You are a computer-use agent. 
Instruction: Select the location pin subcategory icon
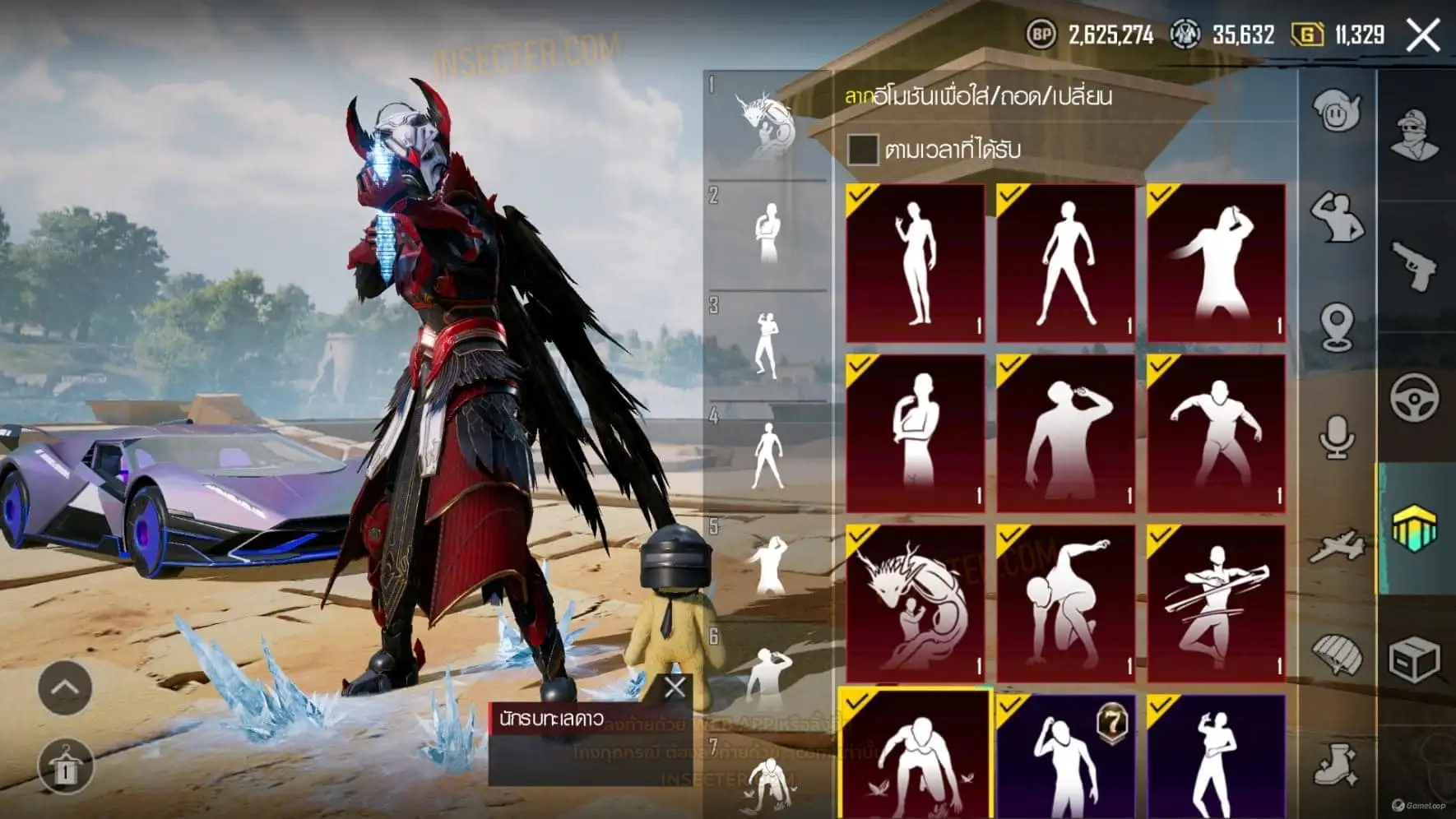1337,326
